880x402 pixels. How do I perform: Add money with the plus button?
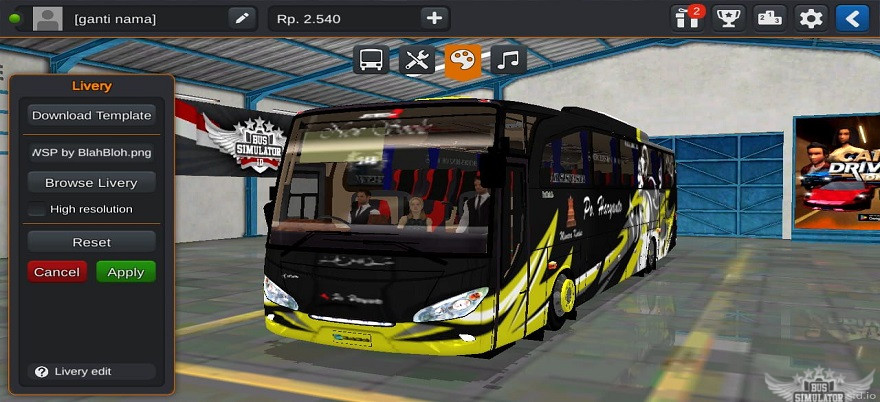point(433,18)
